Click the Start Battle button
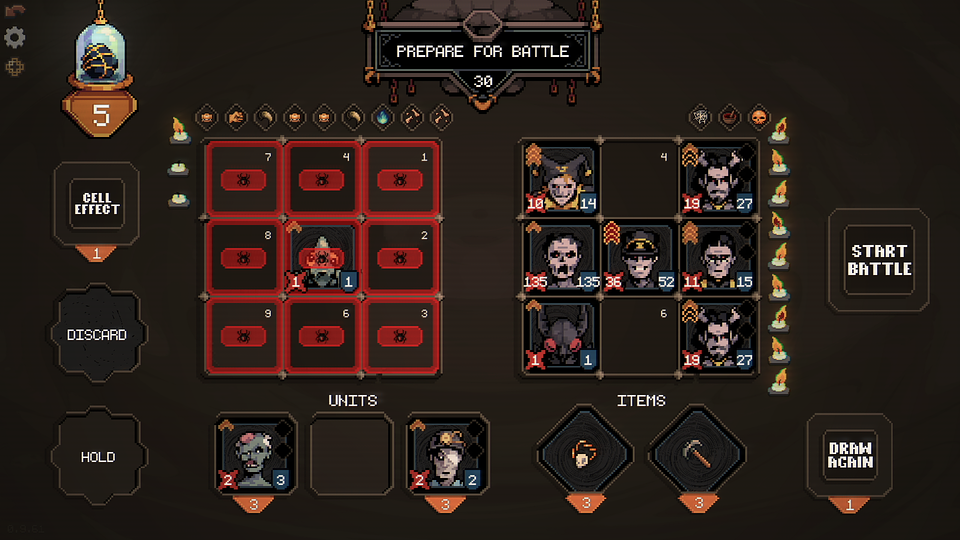Viewport: 960px width, 540px height. point(879,260)
